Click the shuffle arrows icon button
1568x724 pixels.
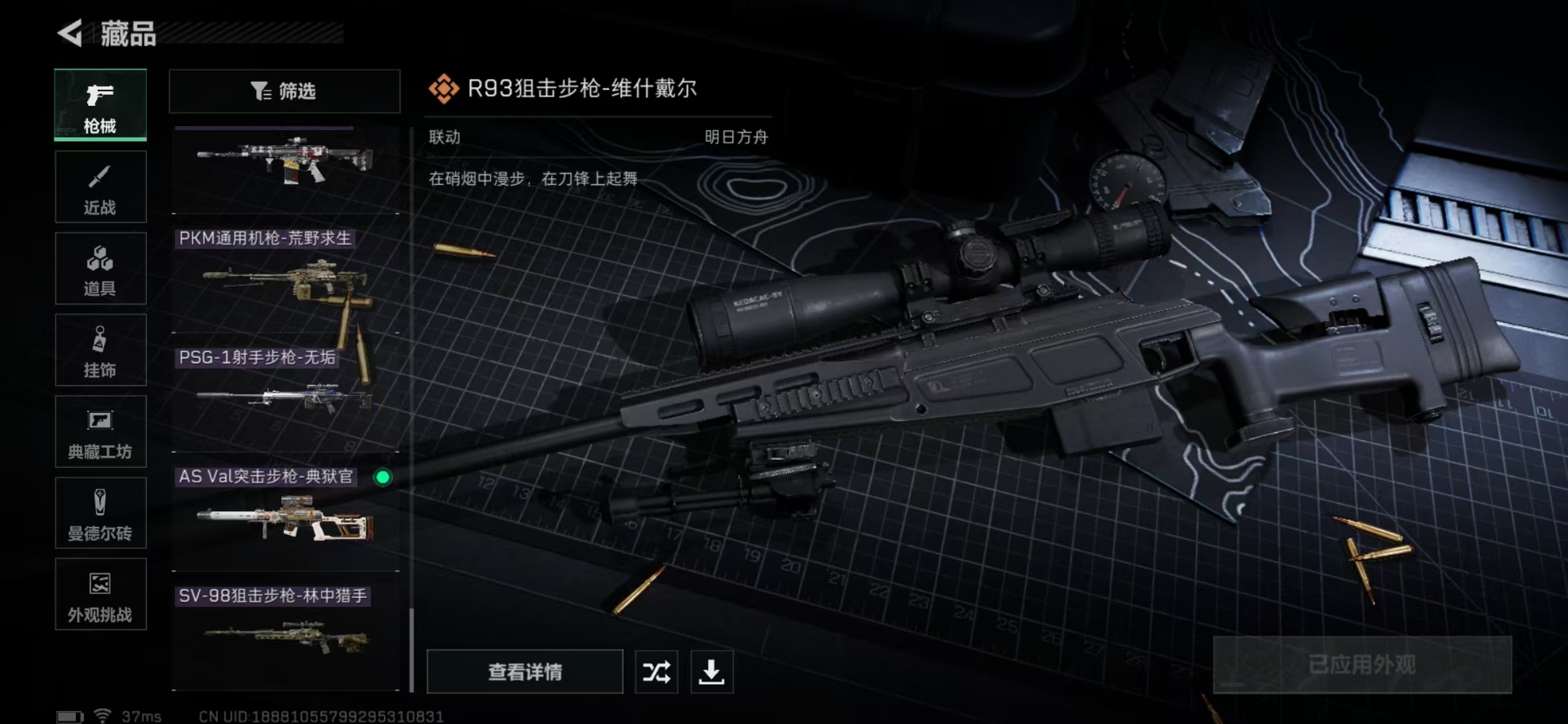click(656, 672)
